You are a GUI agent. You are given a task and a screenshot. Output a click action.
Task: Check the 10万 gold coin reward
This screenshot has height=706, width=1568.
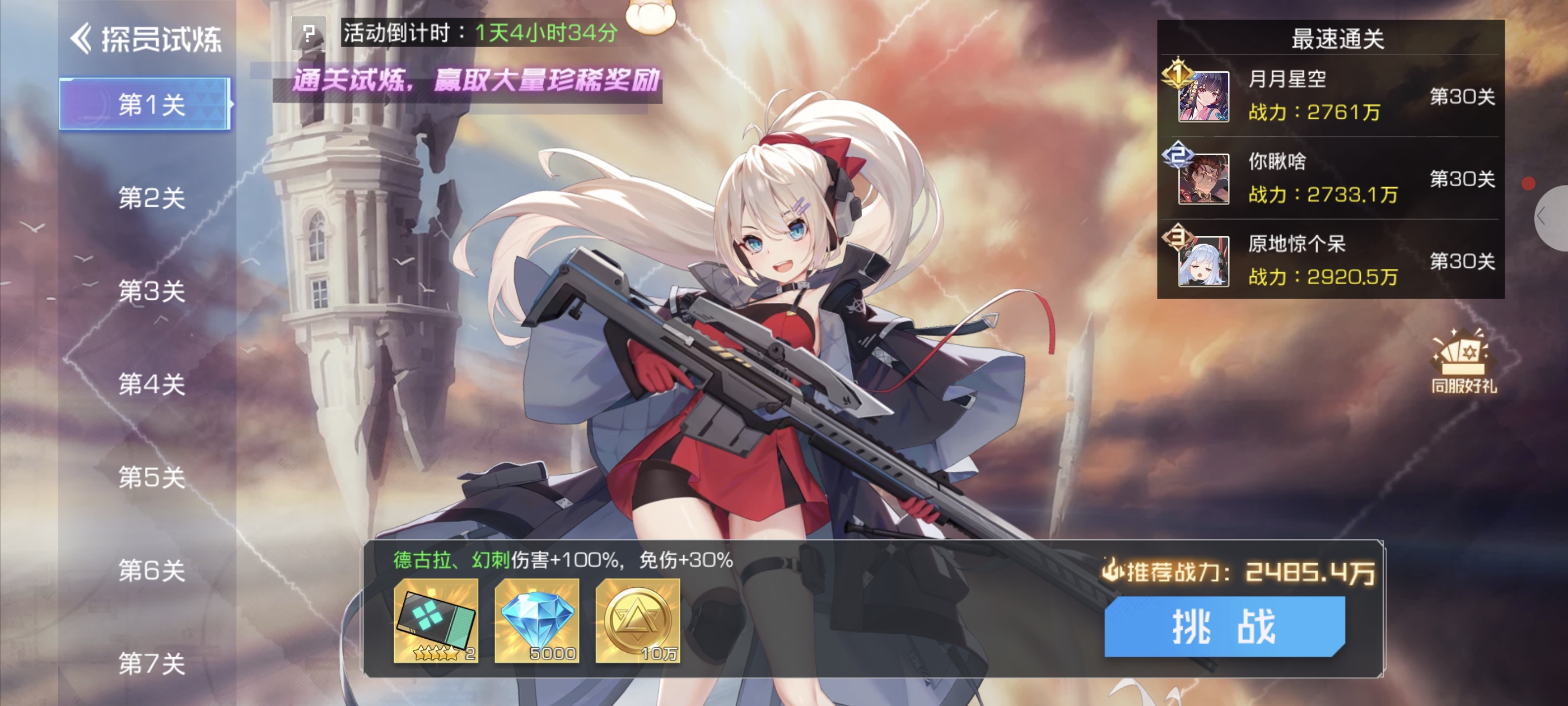(637, 620)
